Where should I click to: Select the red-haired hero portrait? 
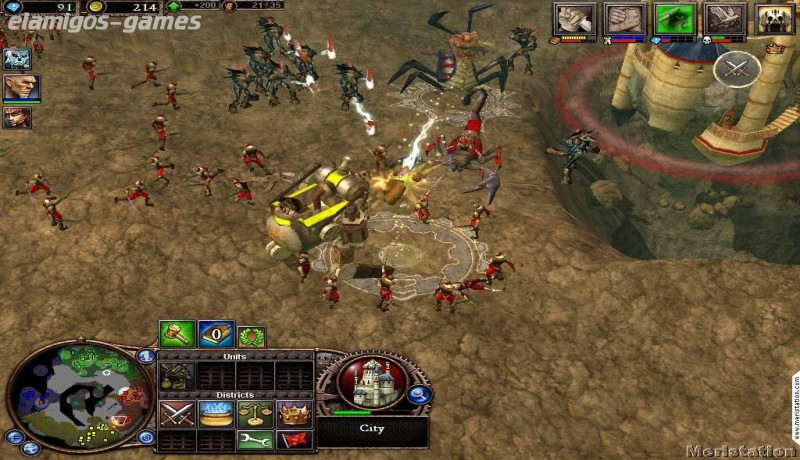[x=17, y=117]
